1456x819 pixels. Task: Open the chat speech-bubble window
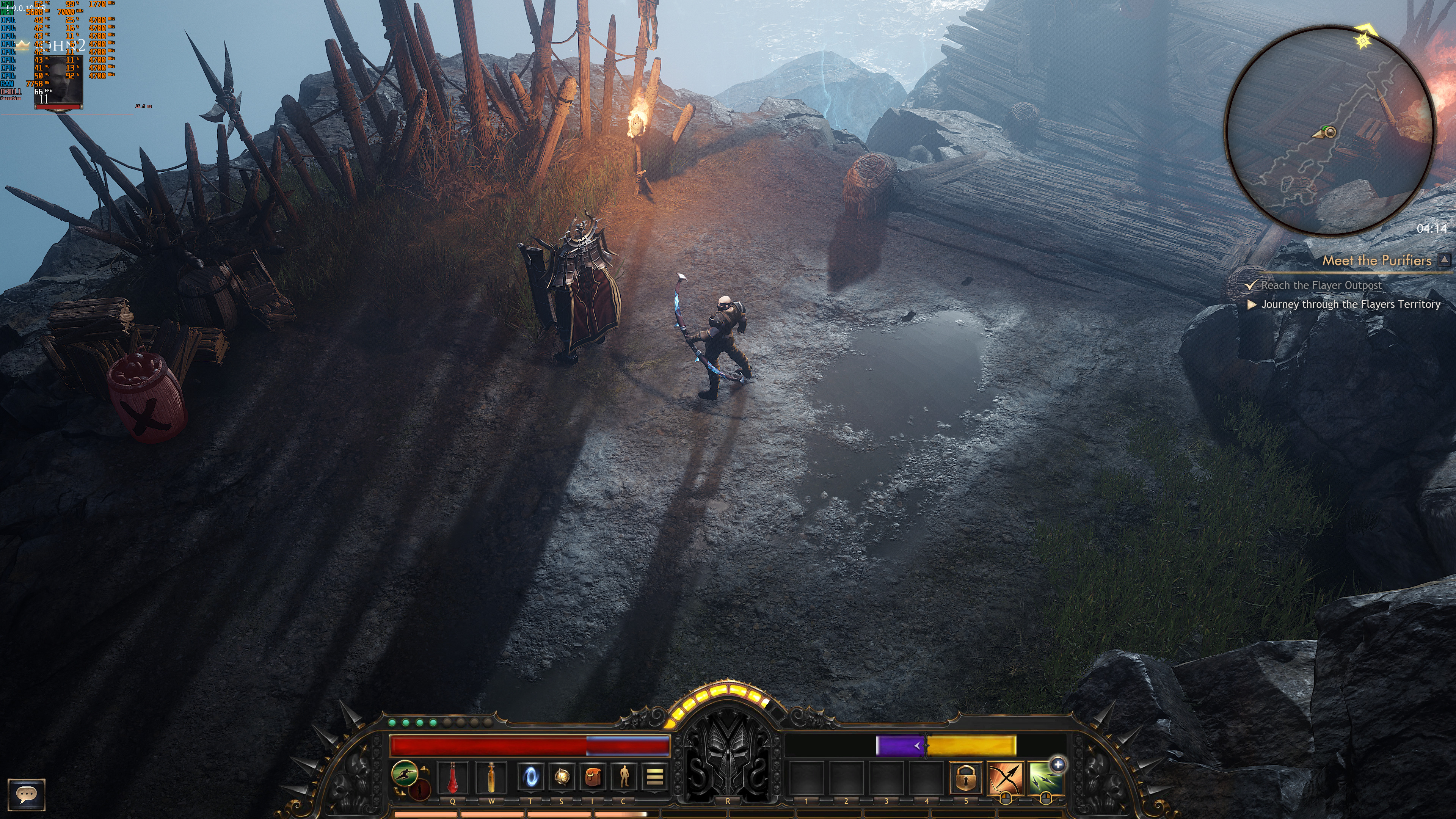(26, 794)
